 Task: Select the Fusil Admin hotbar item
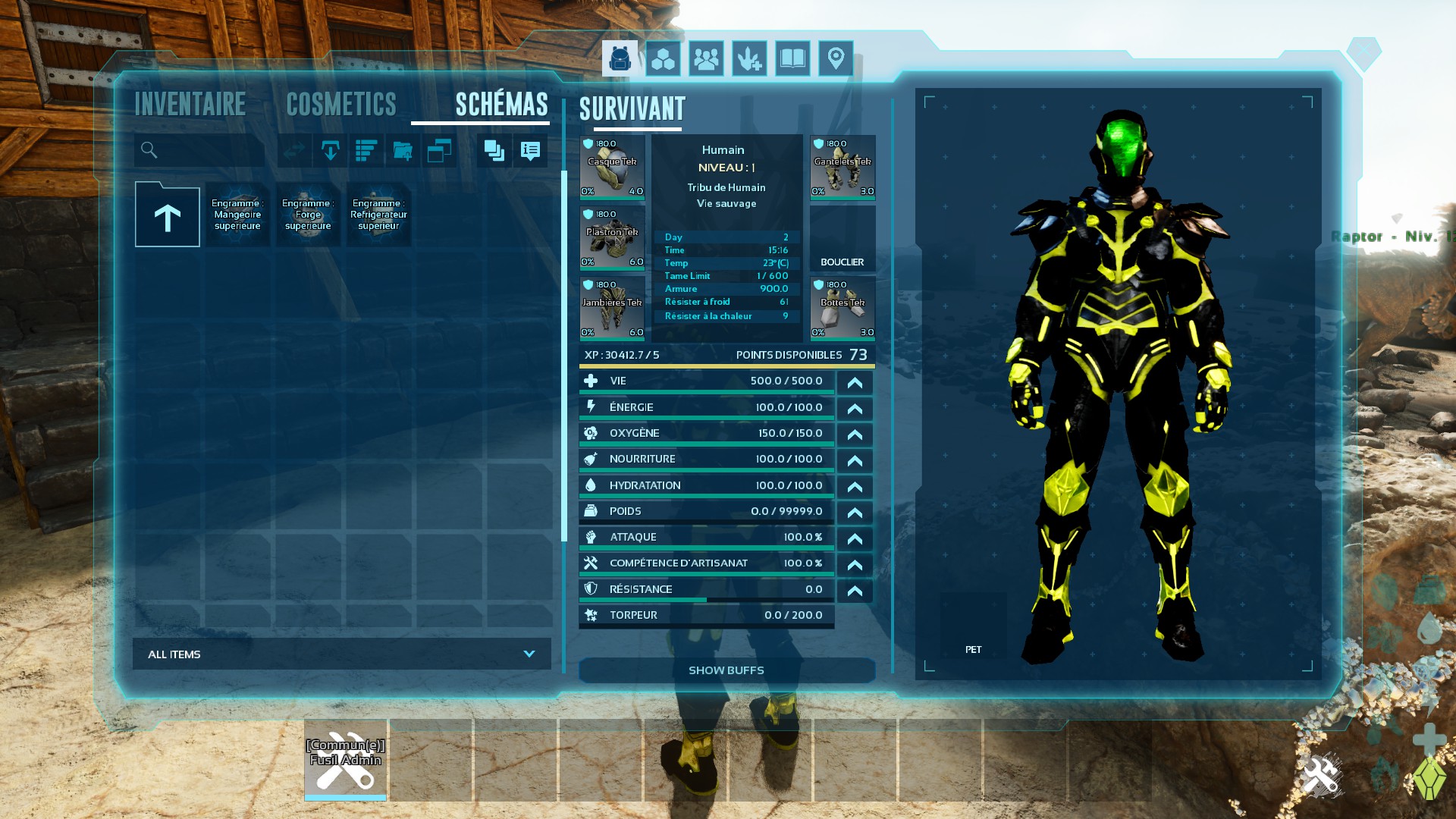tap(345, 761)
